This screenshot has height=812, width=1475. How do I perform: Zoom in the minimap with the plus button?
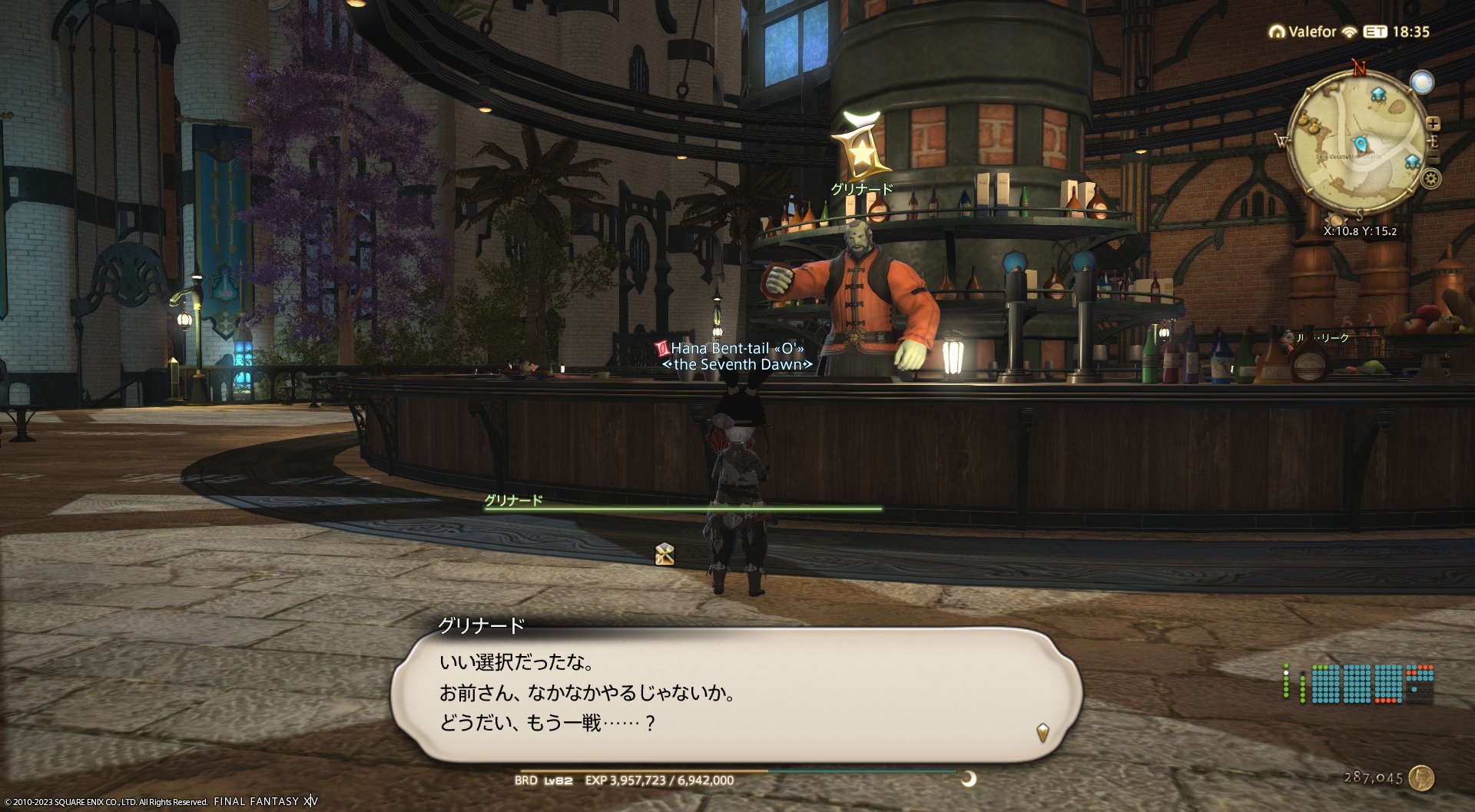point(1433,124)
